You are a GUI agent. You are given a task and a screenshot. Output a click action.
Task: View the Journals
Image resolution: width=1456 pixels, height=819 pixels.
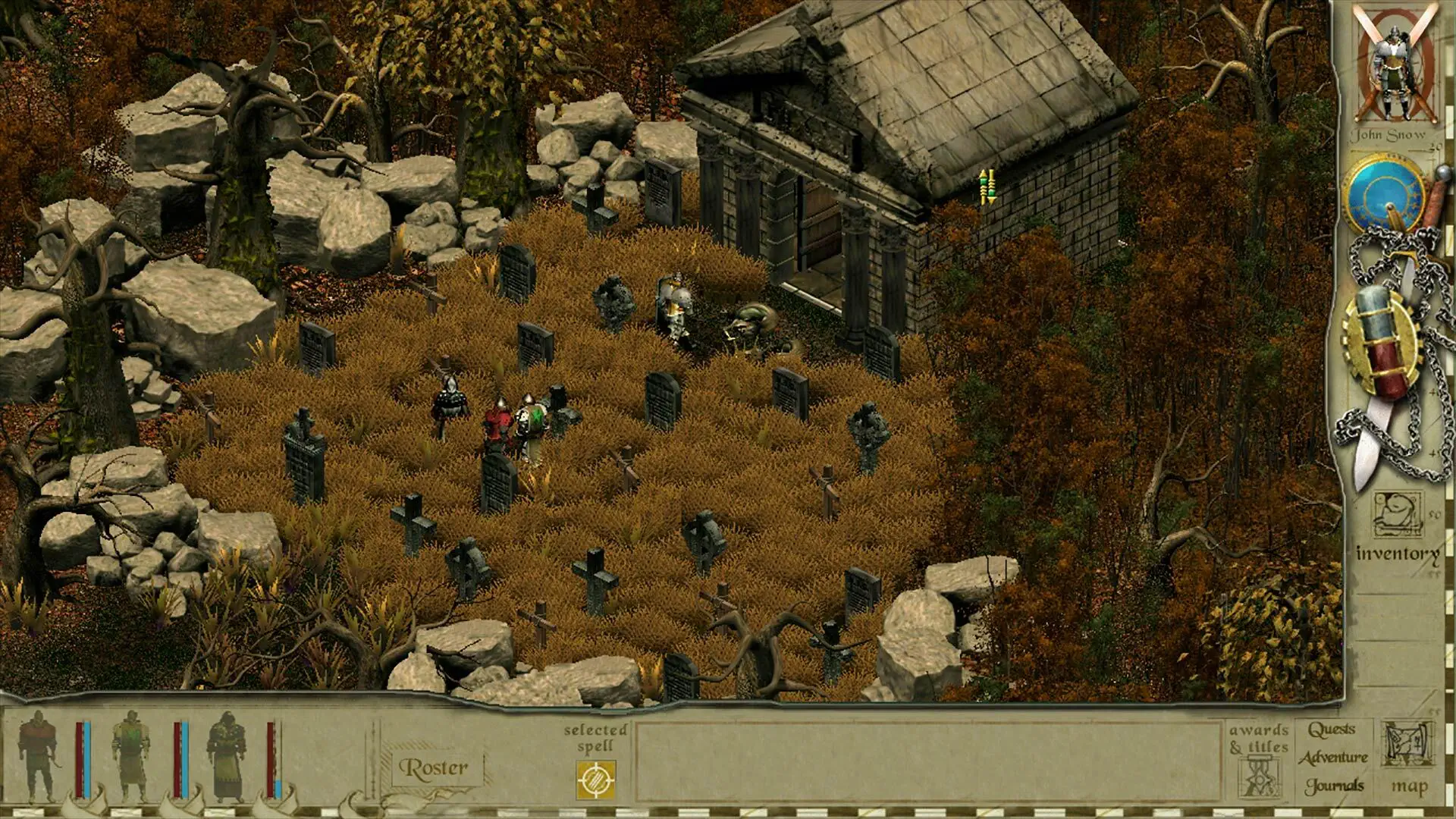tap(1334, 786)
